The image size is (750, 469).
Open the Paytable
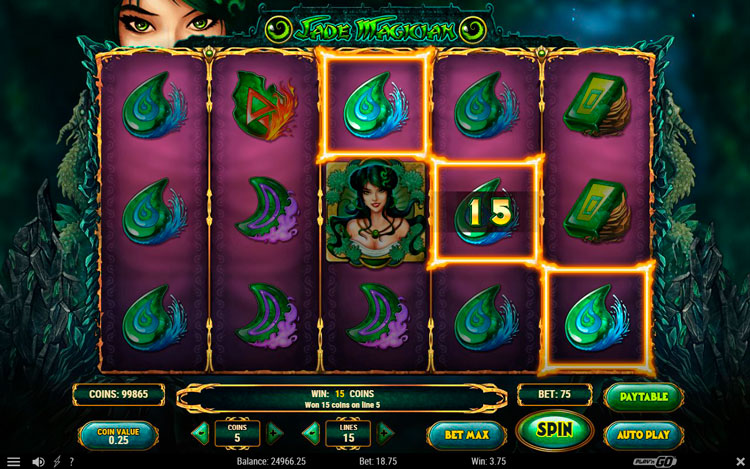(x=644, y=396)
